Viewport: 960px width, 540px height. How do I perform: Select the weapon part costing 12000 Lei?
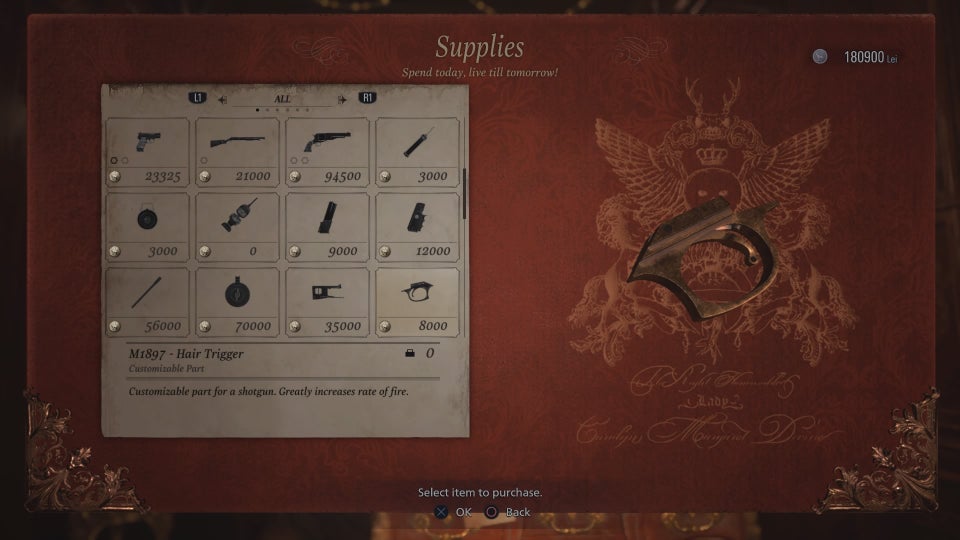coord(417,226)
